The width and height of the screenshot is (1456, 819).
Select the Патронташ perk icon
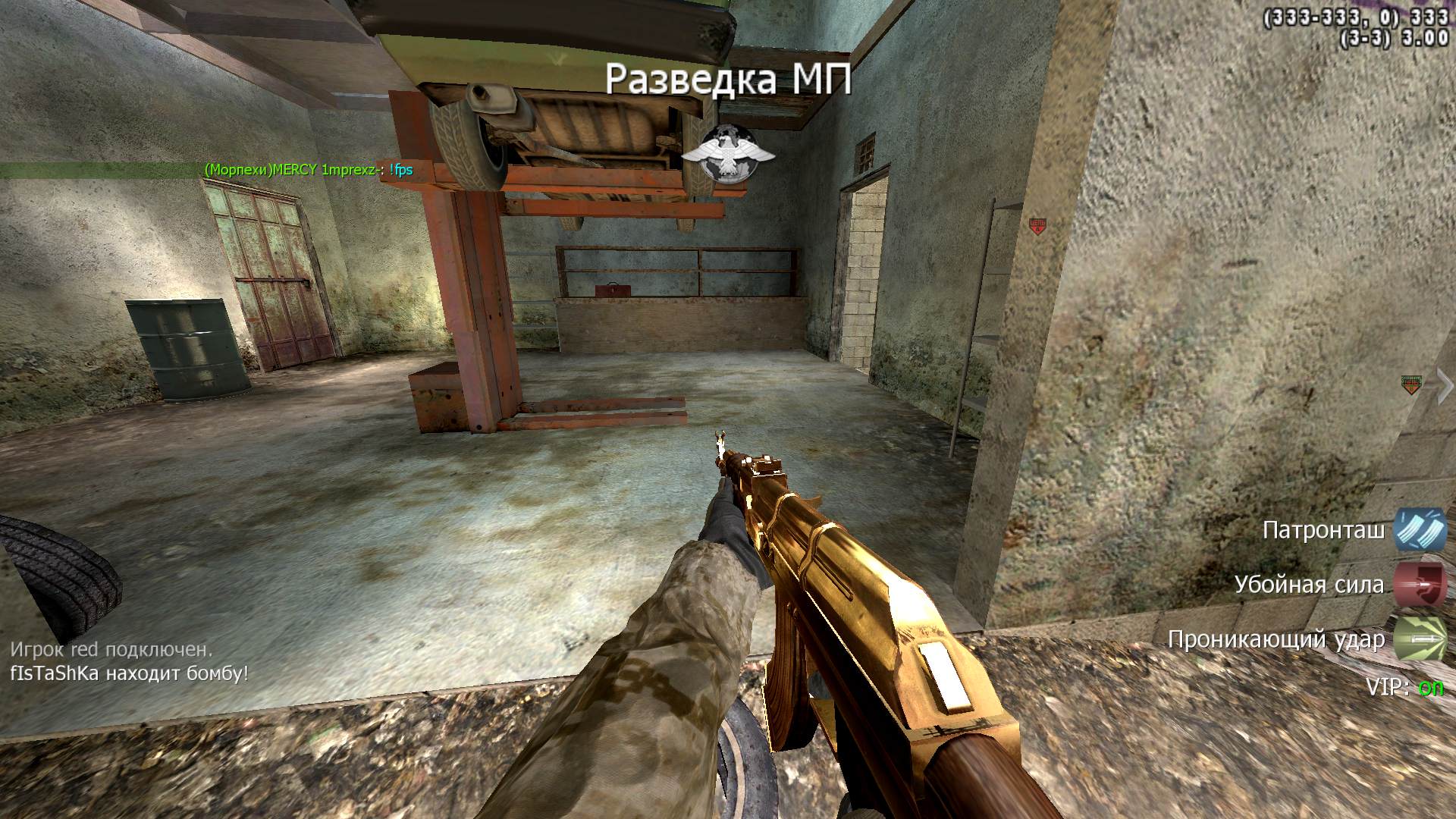(x=1420, y=529)
